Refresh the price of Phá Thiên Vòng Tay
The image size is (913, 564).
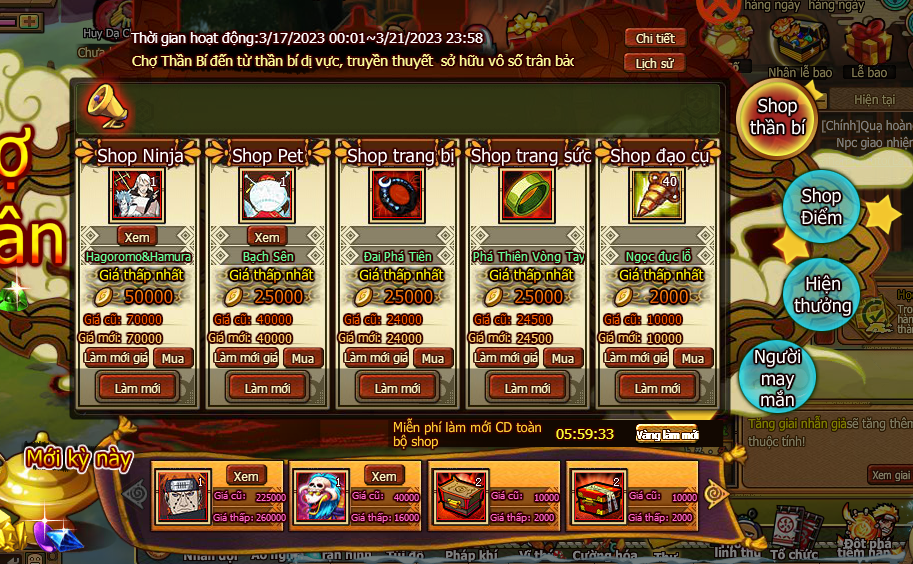(x=507, y=358)
